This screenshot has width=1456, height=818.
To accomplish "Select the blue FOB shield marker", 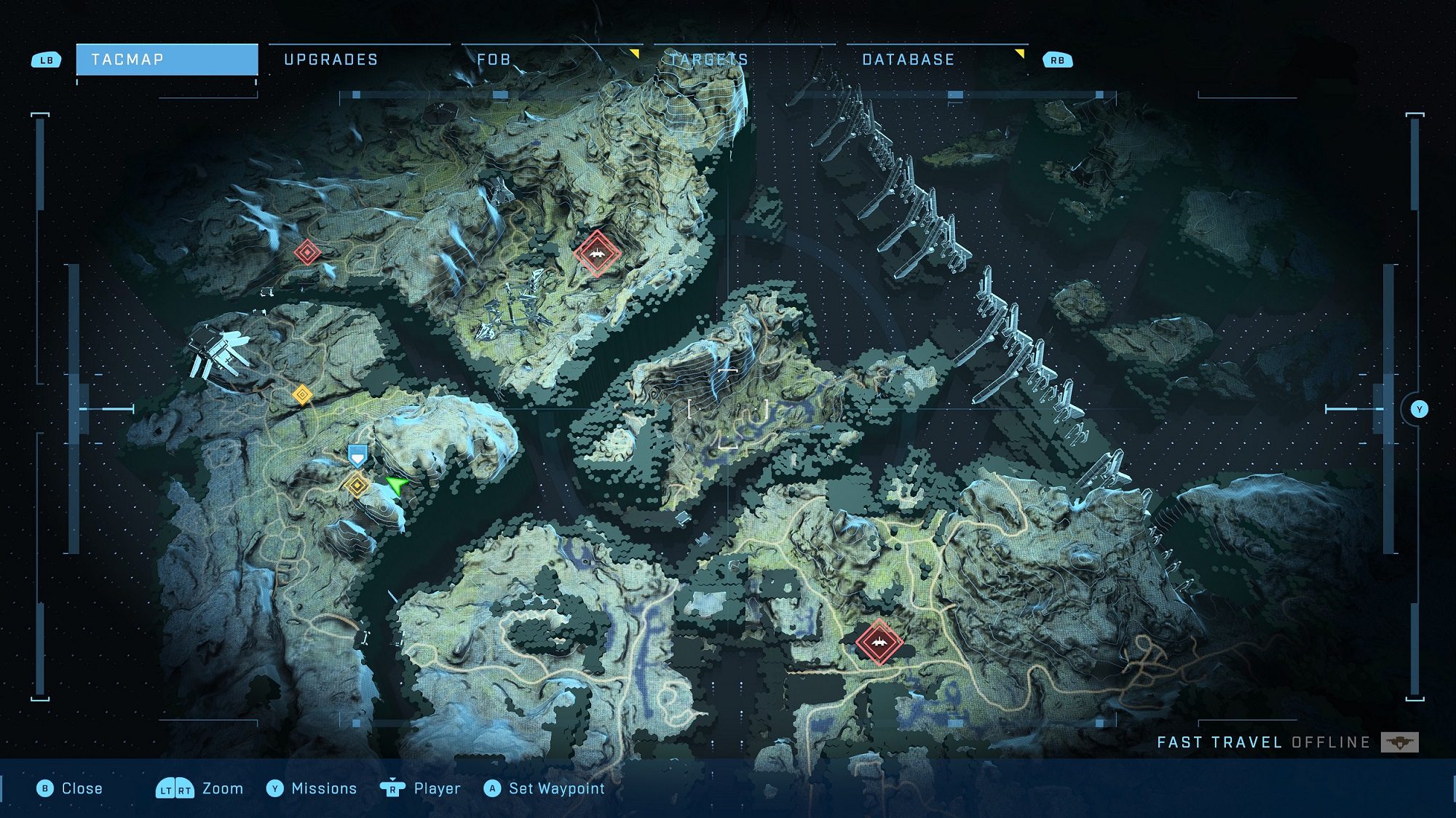I will click(357, 456).
